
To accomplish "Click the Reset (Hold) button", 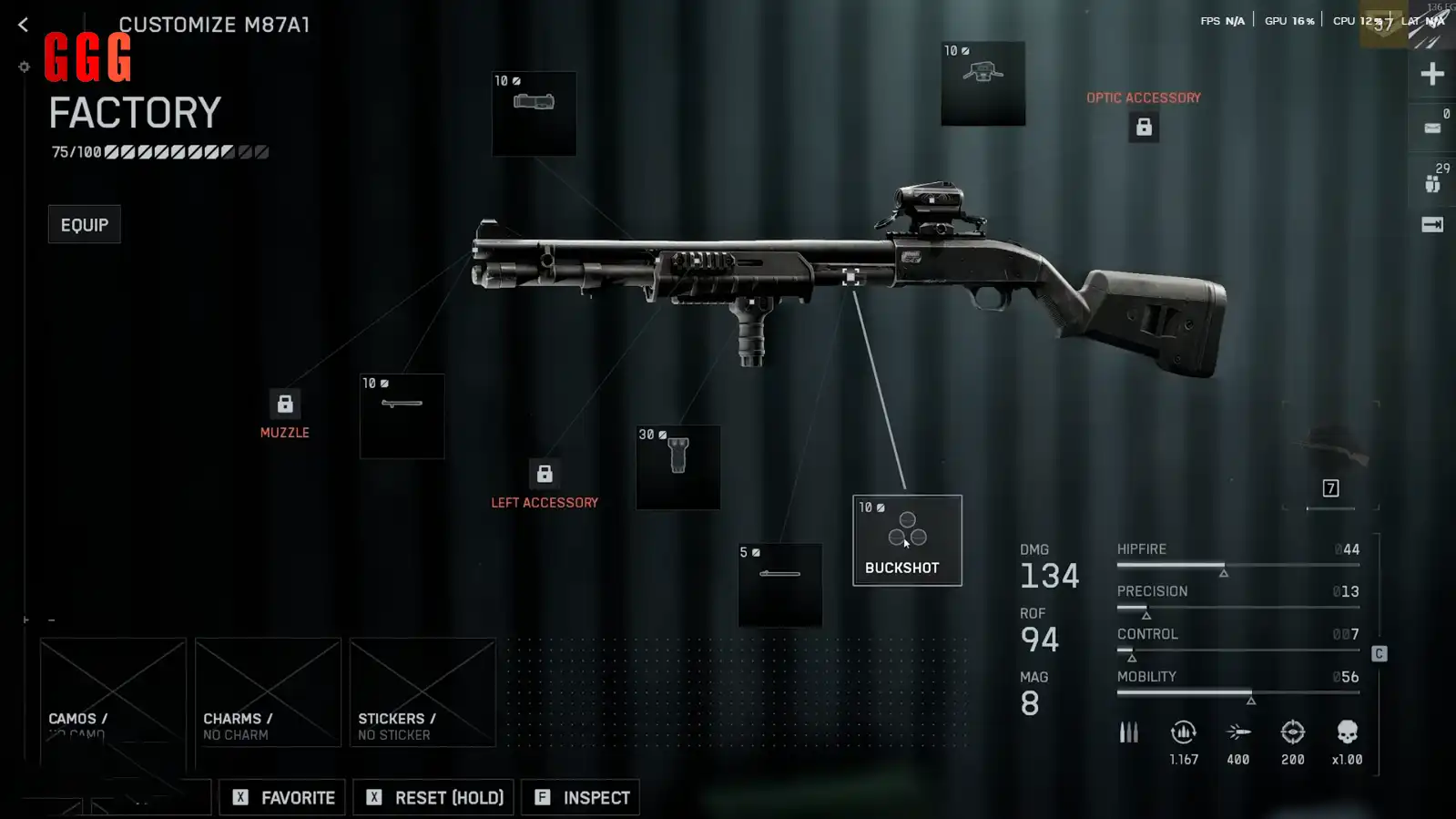I will tap(433, 798).
